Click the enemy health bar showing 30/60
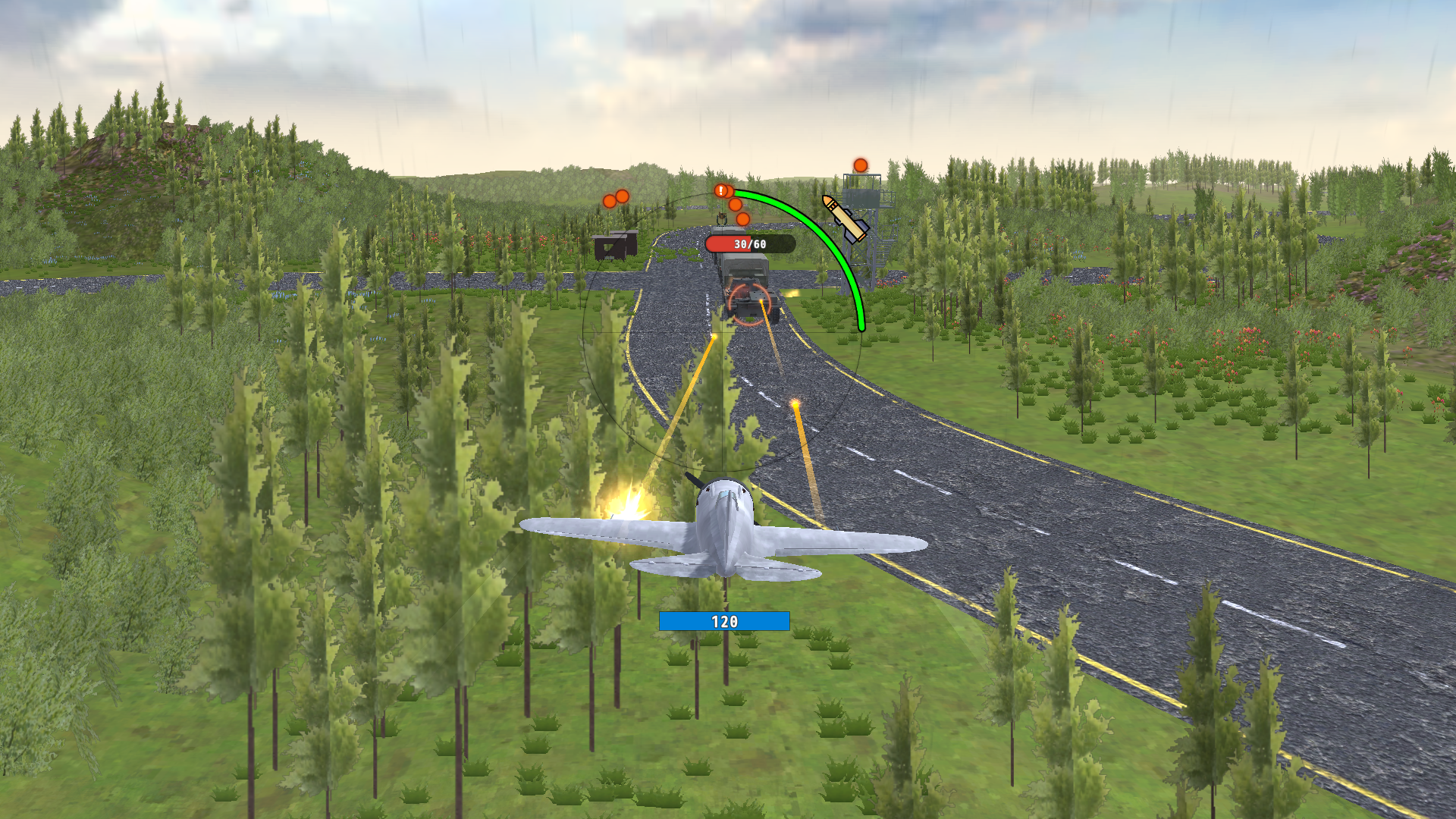 pos(749,244)
